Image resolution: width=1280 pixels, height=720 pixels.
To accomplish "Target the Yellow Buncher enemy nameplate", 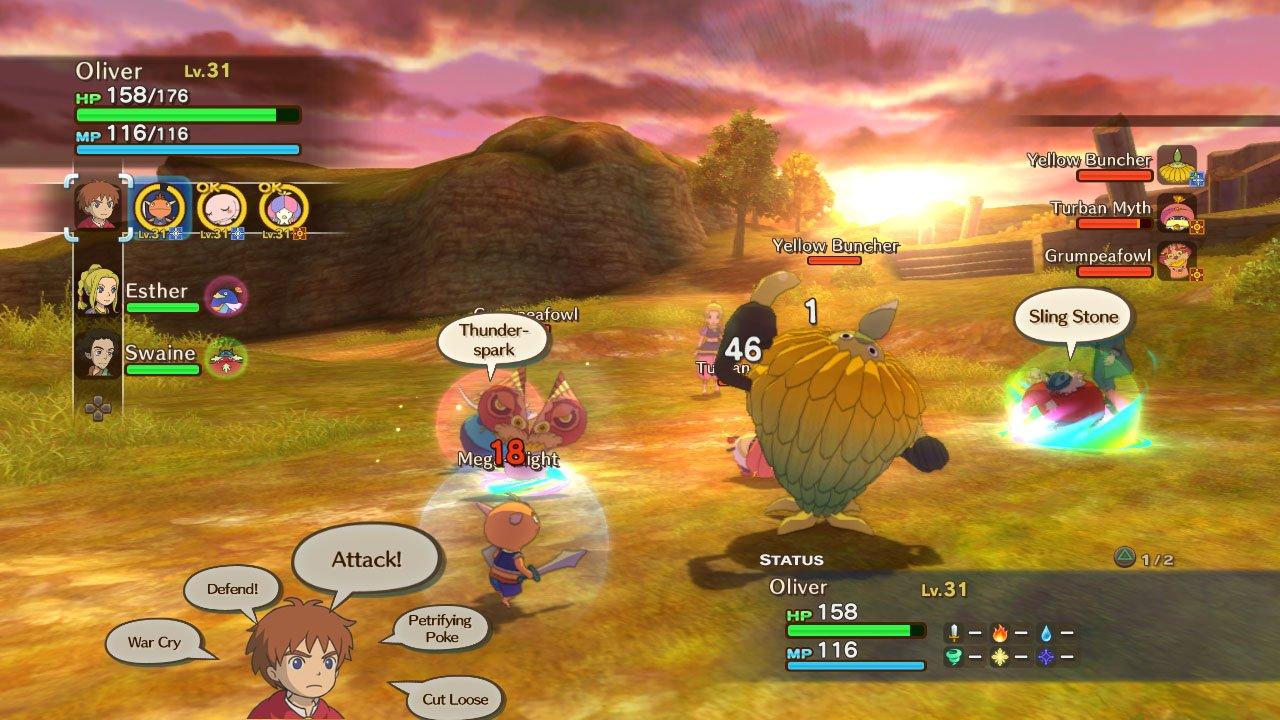I will click(x=836, y=245).
